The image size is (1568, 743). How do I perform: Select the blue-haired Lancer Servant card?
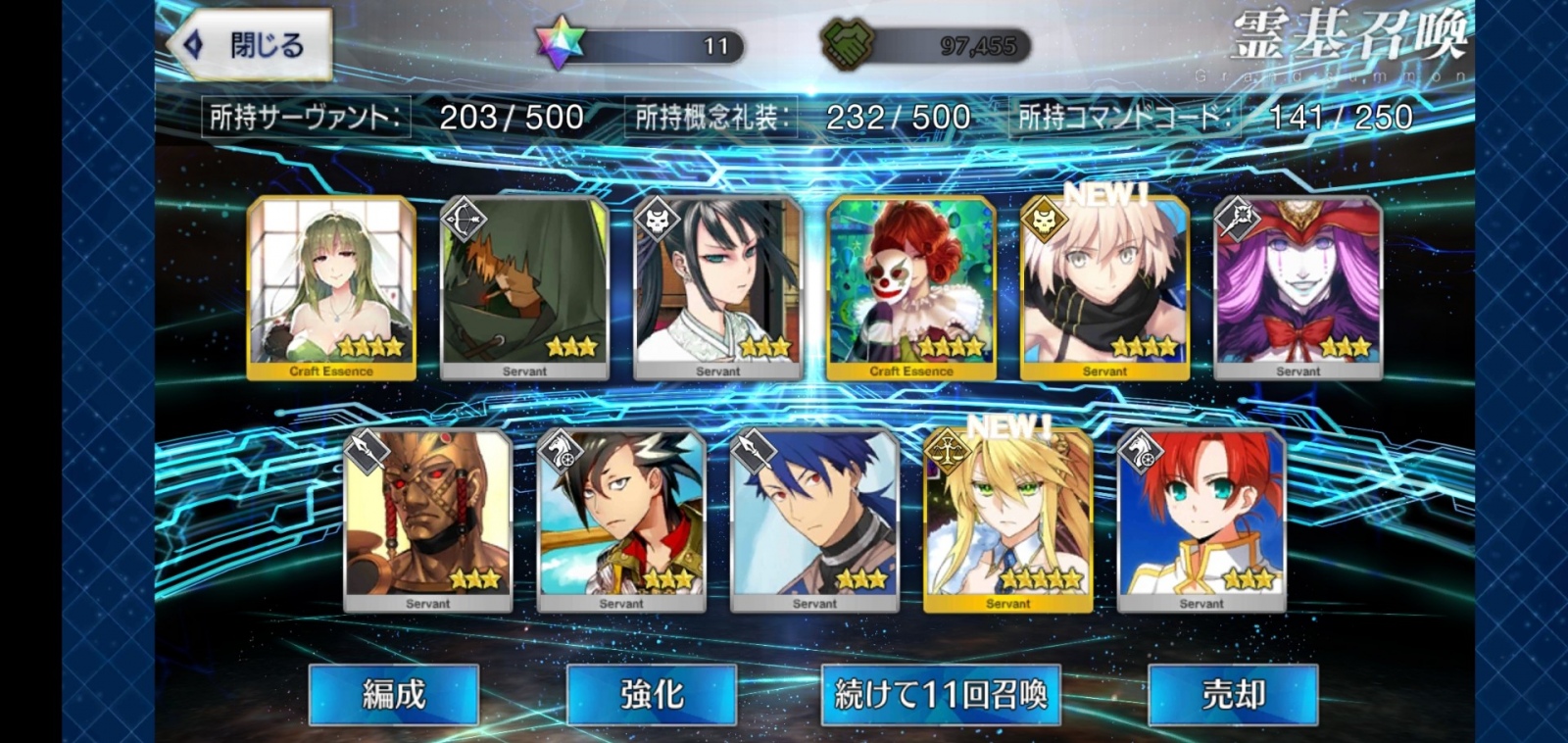click(x=815, y=520)
